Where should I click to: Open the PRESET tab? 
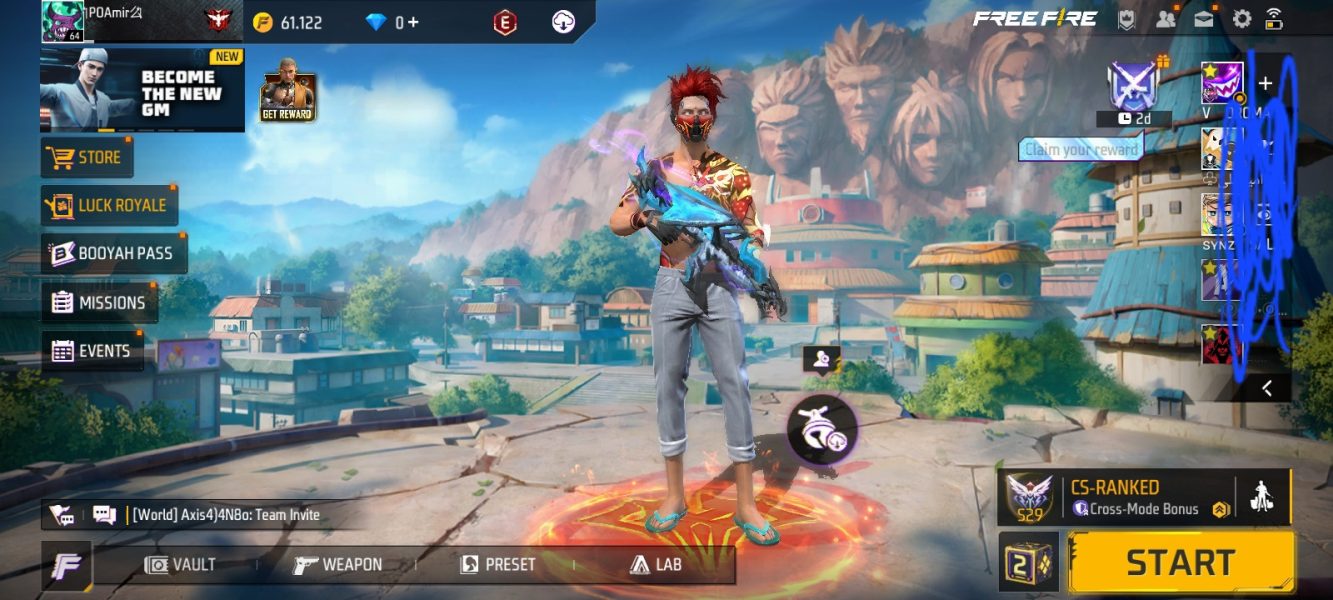click(498, 565)
